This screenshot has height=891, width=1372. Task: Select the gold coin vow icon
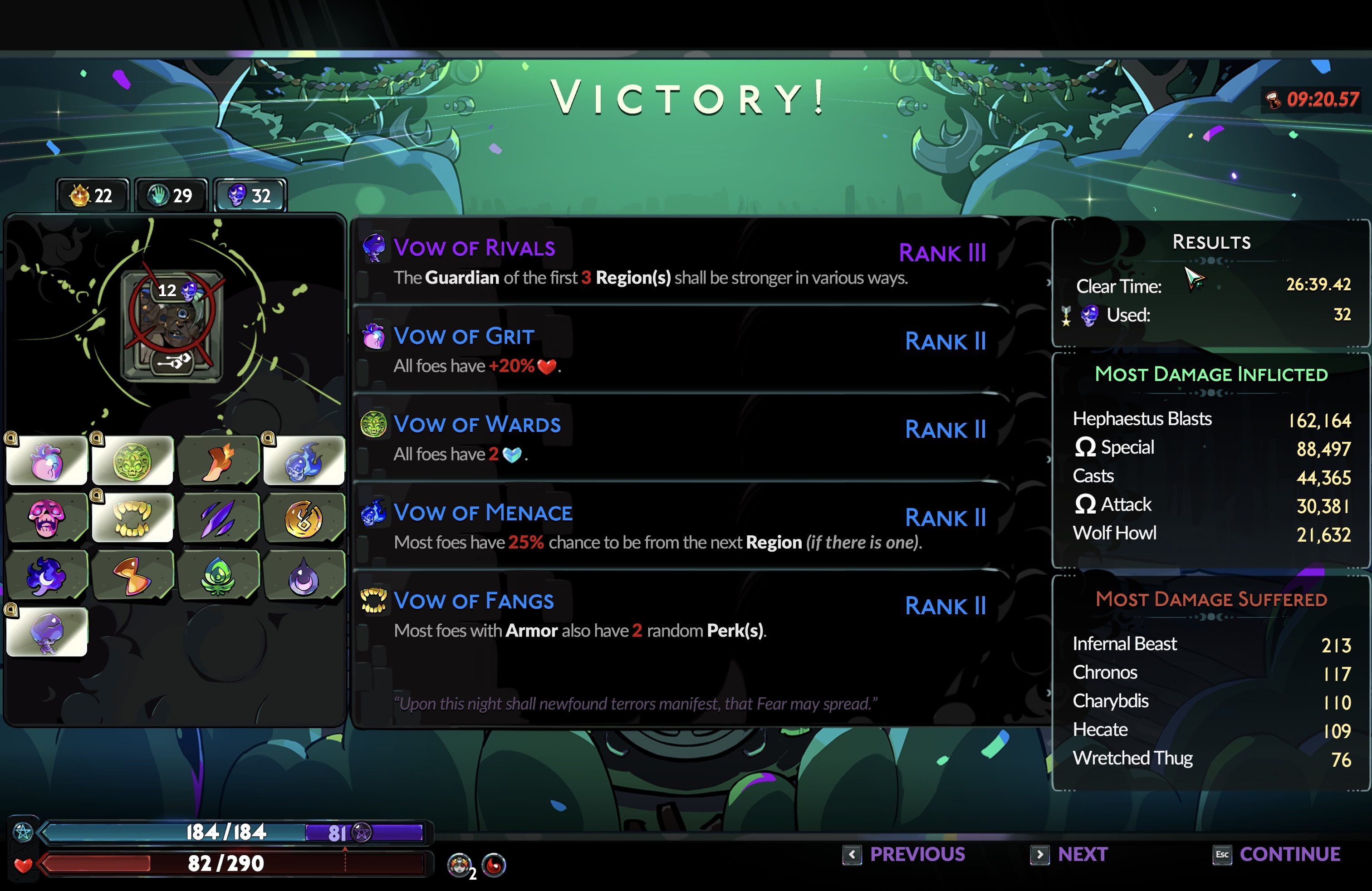pyautogui.click(x=304, y=518)
